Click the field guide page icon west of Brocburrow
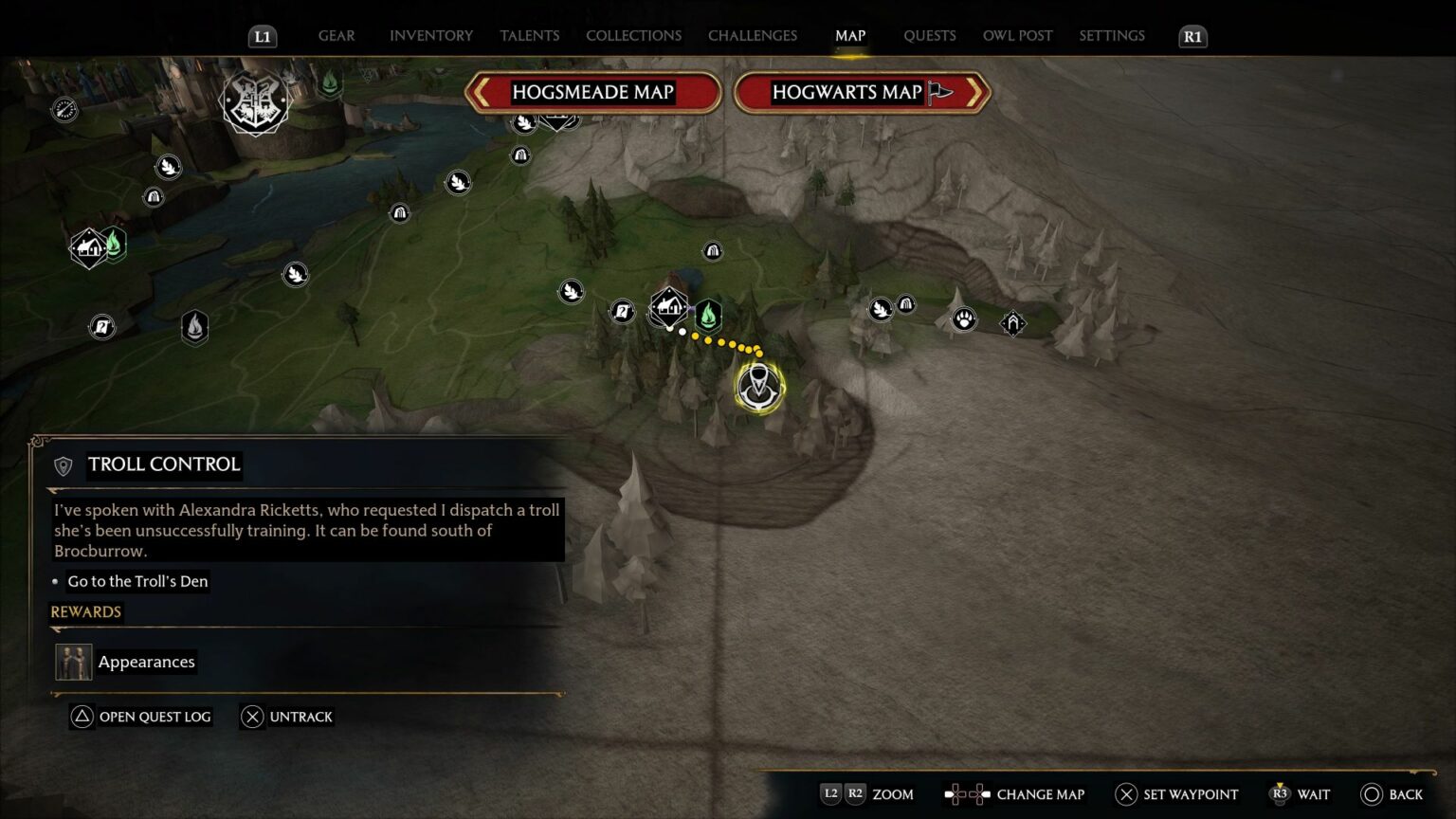The height and width of the screenshot is (819, 1456). click(623, 312)
